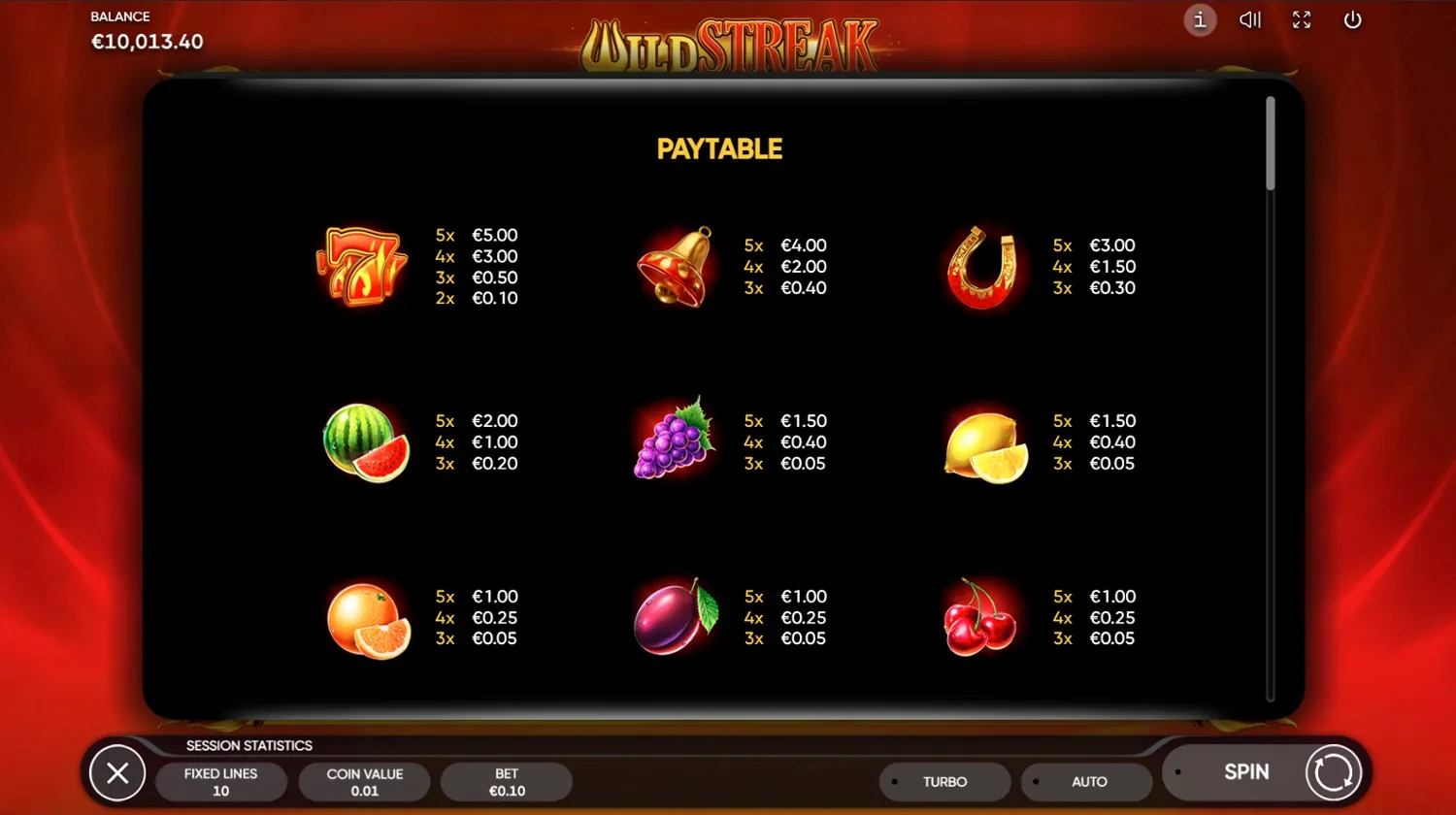View Session Statistics

(248, 745)
